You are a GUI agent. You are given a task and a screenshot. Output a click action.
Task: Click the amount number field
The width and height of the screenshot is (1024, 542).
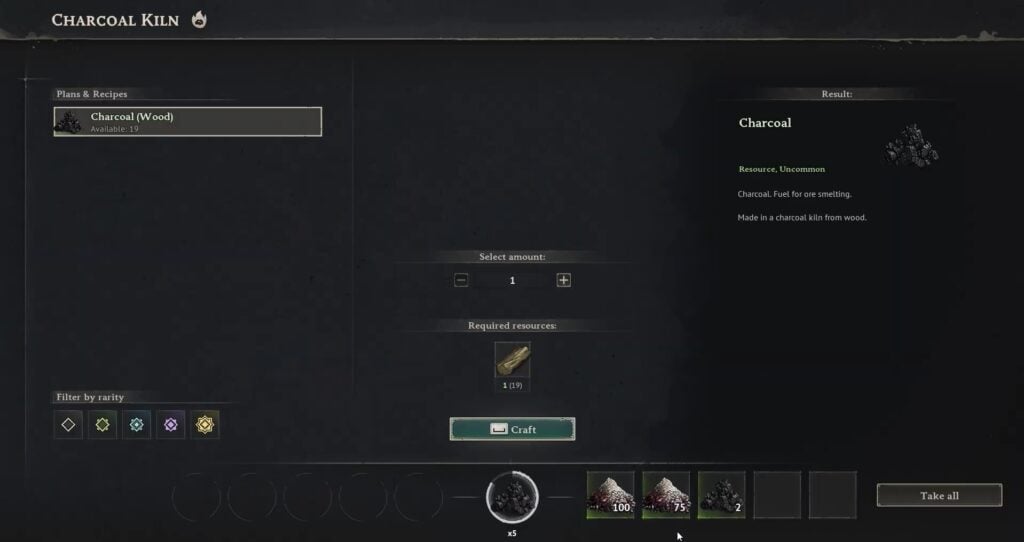(512, 280)
